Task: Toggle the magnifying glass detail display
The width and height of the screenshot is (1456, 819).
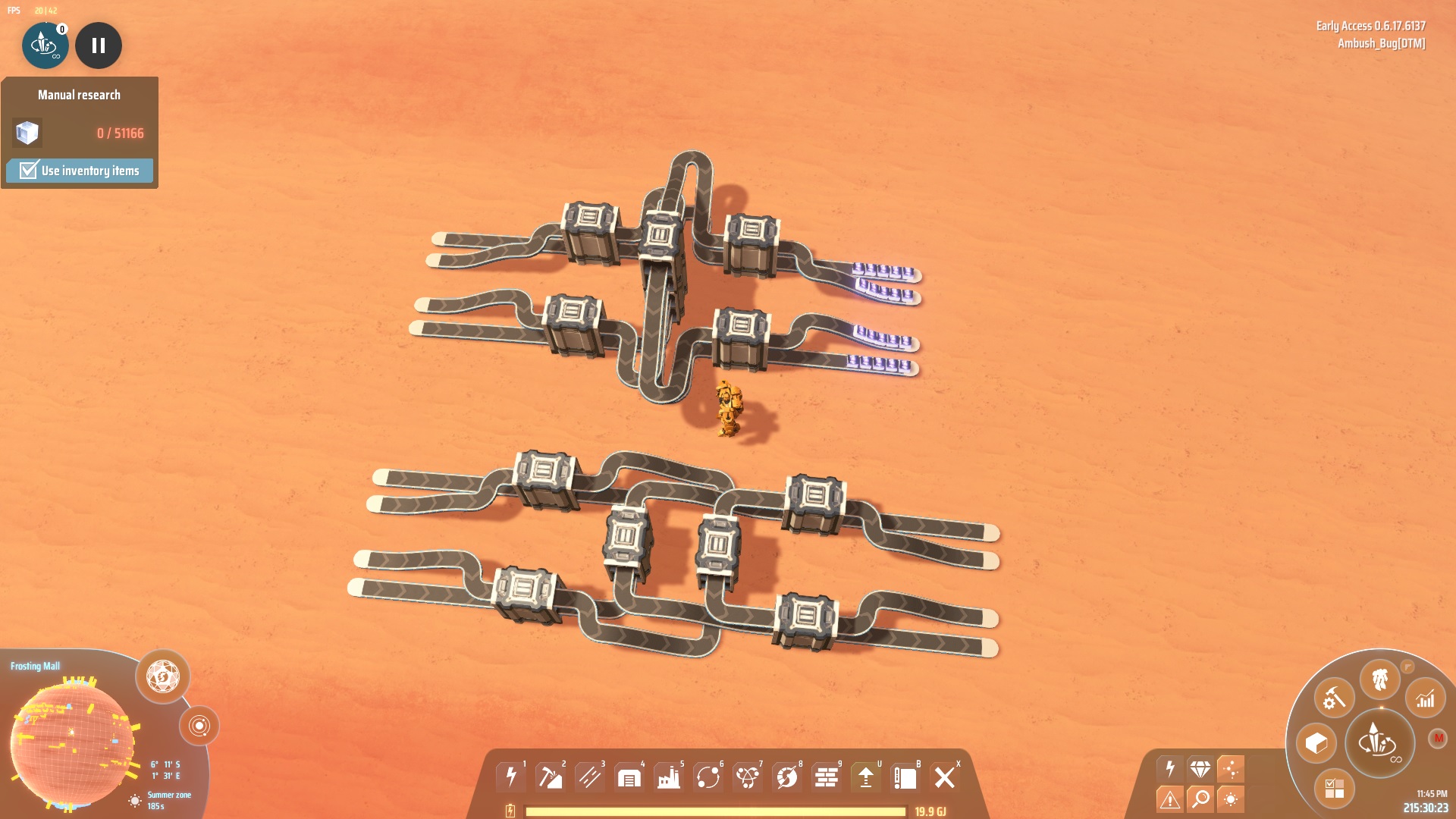Action: click(x=1200, y=798)
